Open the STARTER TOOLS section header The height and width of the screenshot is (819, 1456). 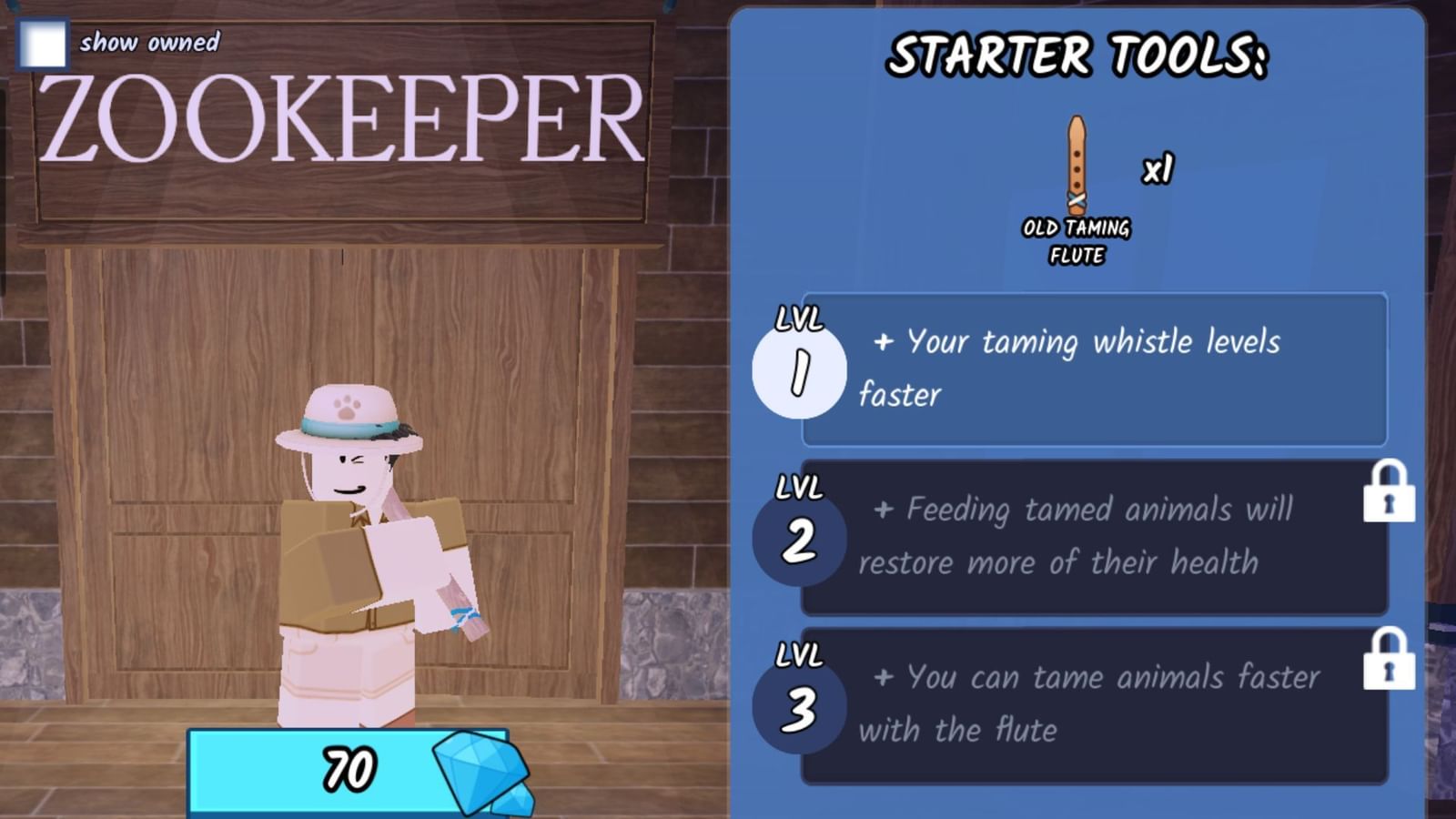(1078, 55)
